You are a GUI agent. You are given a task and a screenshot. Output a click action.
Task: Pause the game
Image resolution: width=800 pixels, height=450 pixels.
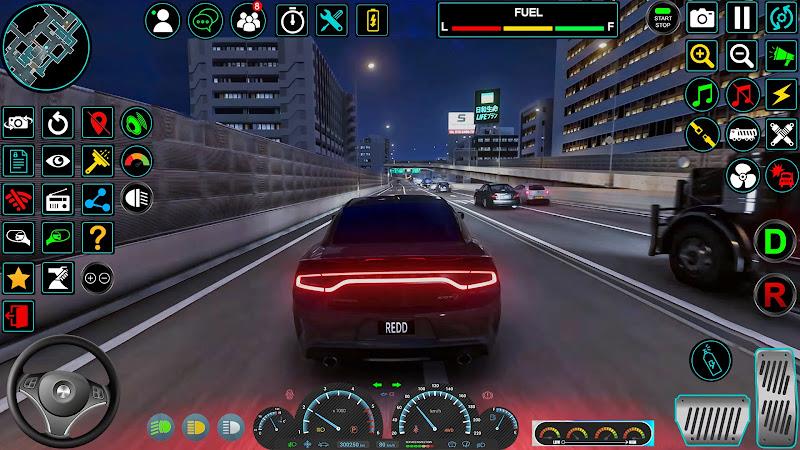tap(741, 17)
